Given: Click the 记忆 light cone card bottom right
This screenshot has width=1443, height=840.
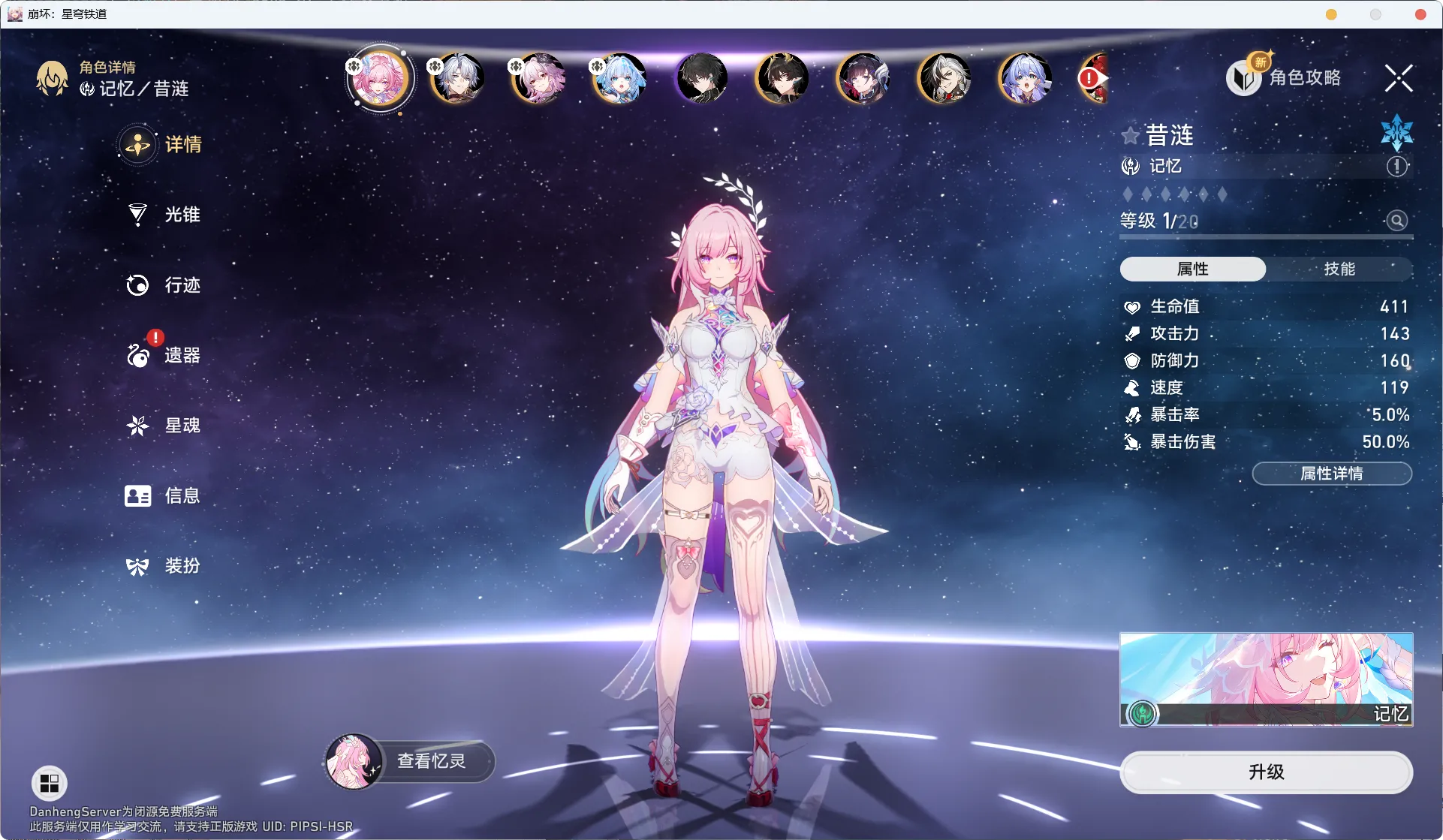Looking at the screenshot, I should tap(1266, 679).
